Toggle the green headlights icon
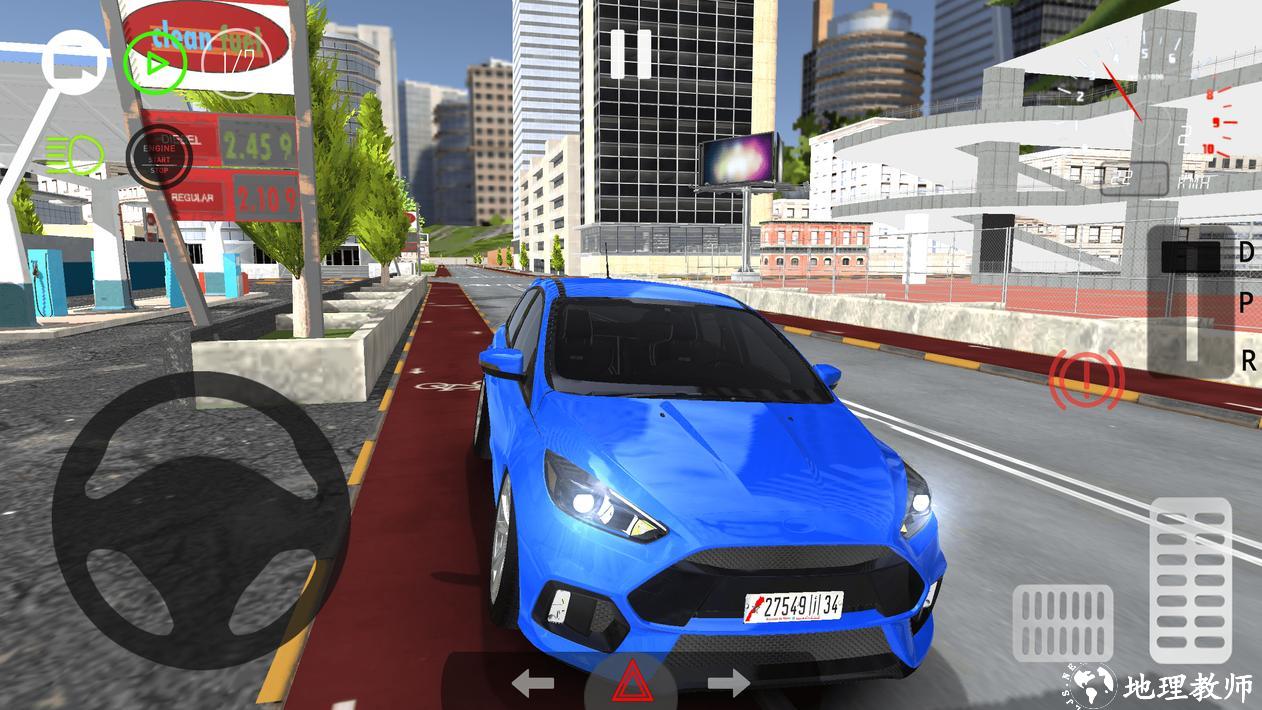Image resolution: width=1262 pixels, height=710 pixels. click(73, 153)
